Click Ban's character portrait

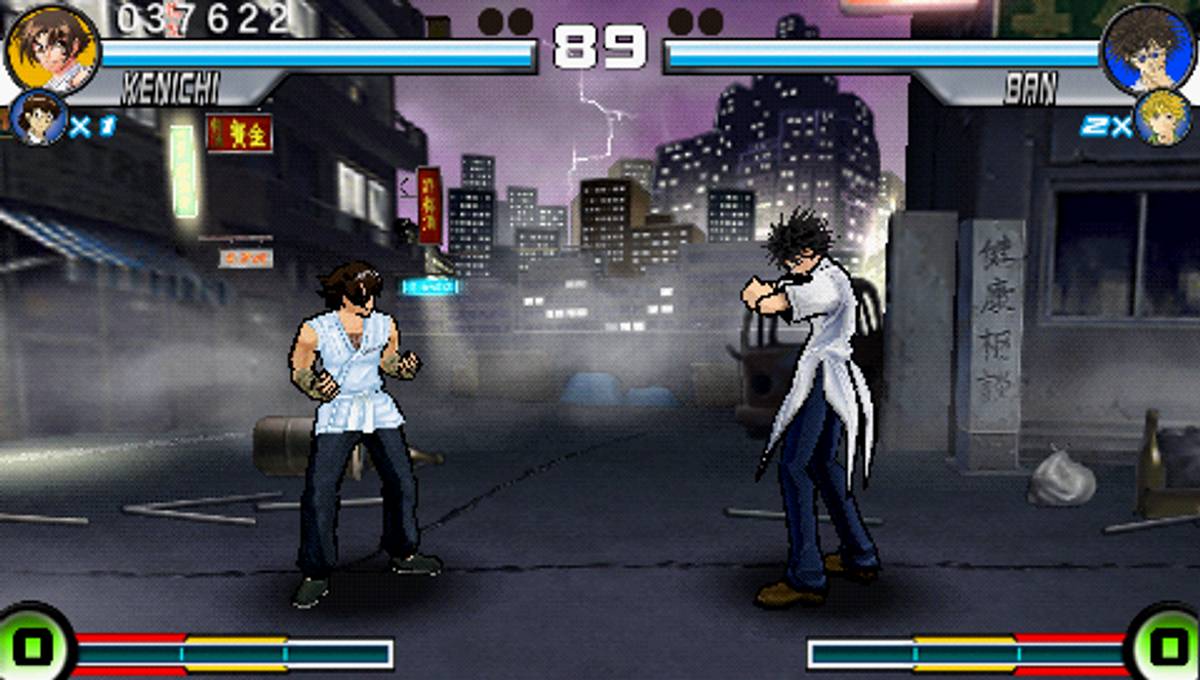point(1146,48)
